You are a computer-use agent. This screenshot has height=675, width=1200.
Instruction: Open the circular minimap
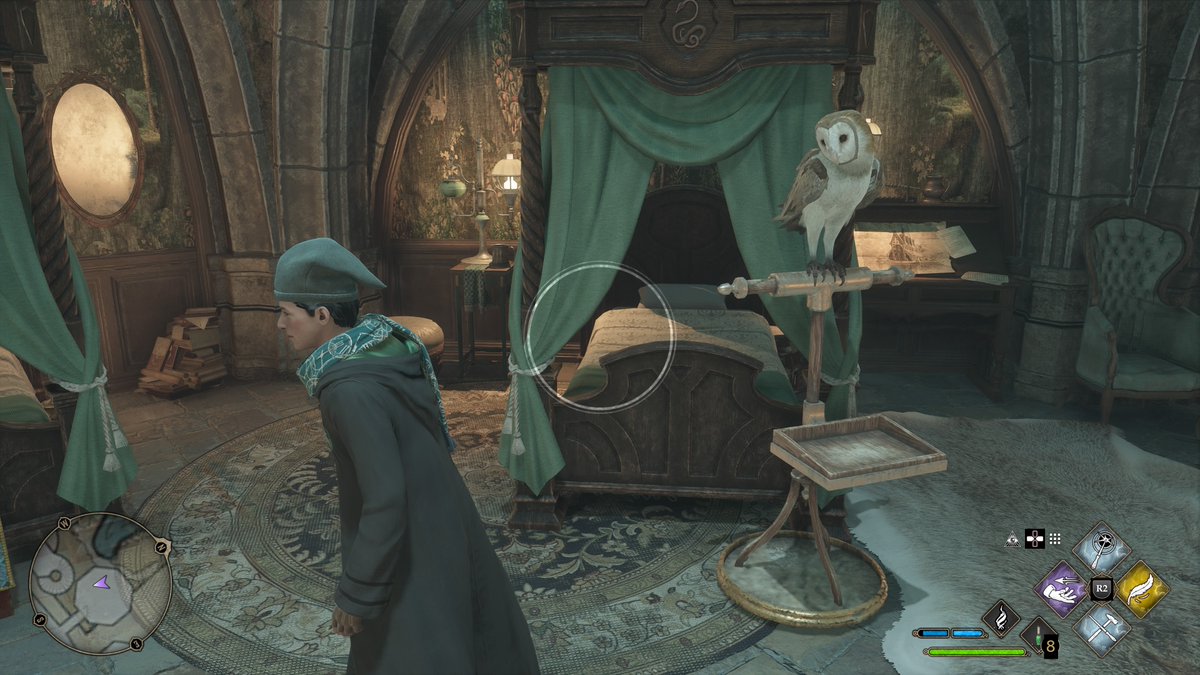[x=101, y=584]
